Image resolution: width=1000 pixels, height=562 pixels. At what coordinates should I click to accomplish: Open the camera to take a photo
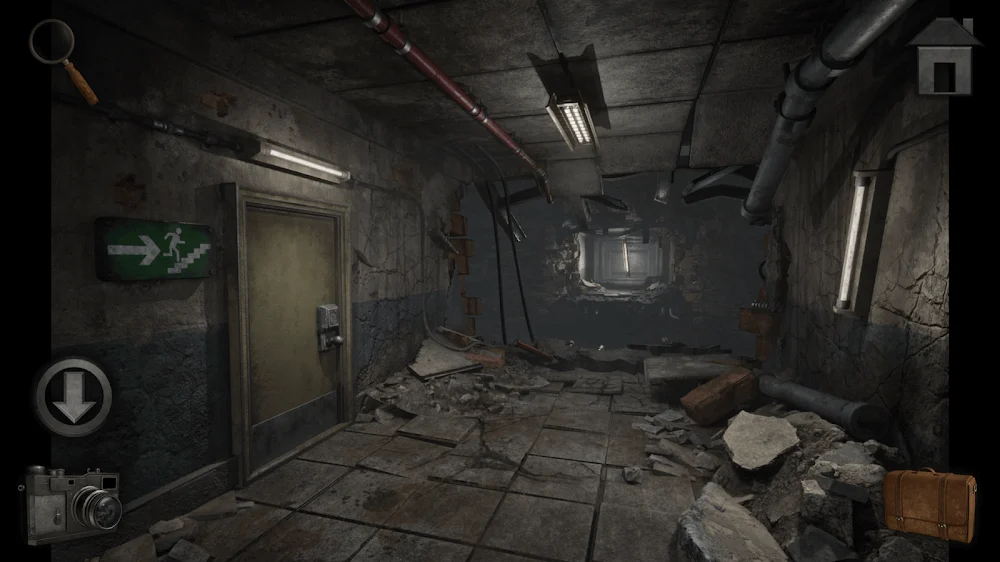72,503
